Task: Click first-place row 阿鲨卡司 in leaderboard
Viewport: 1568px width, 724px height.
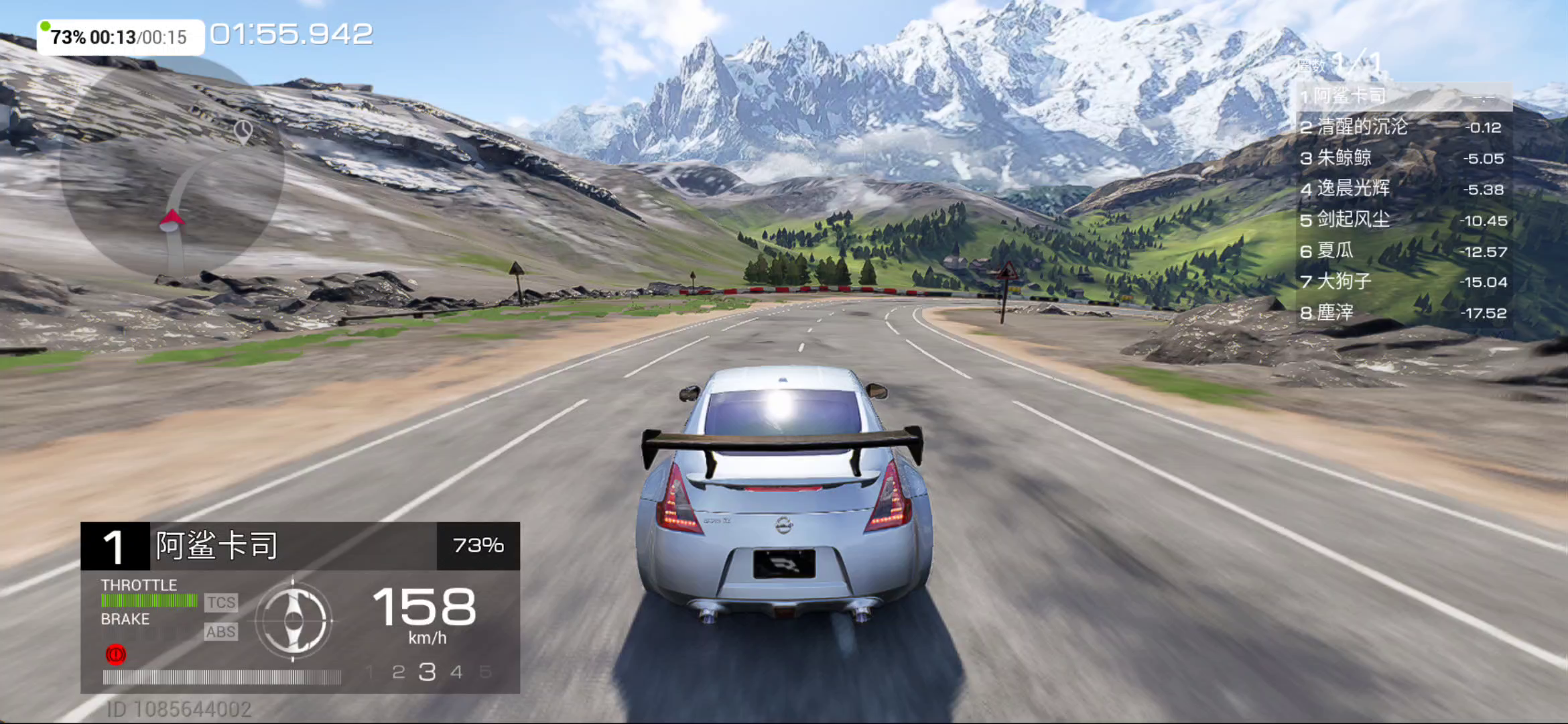Action: coord(1403,97)
